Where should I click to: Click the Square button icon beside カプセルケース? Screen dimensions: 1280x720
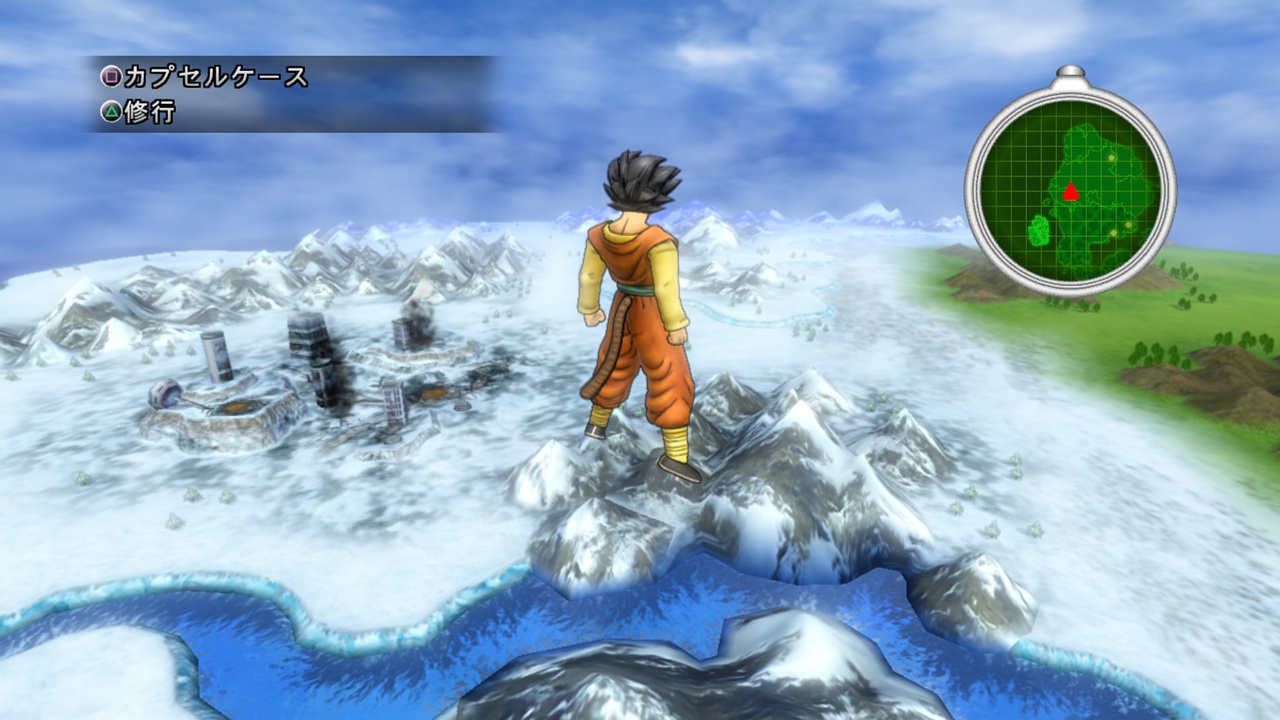point(111,75)
